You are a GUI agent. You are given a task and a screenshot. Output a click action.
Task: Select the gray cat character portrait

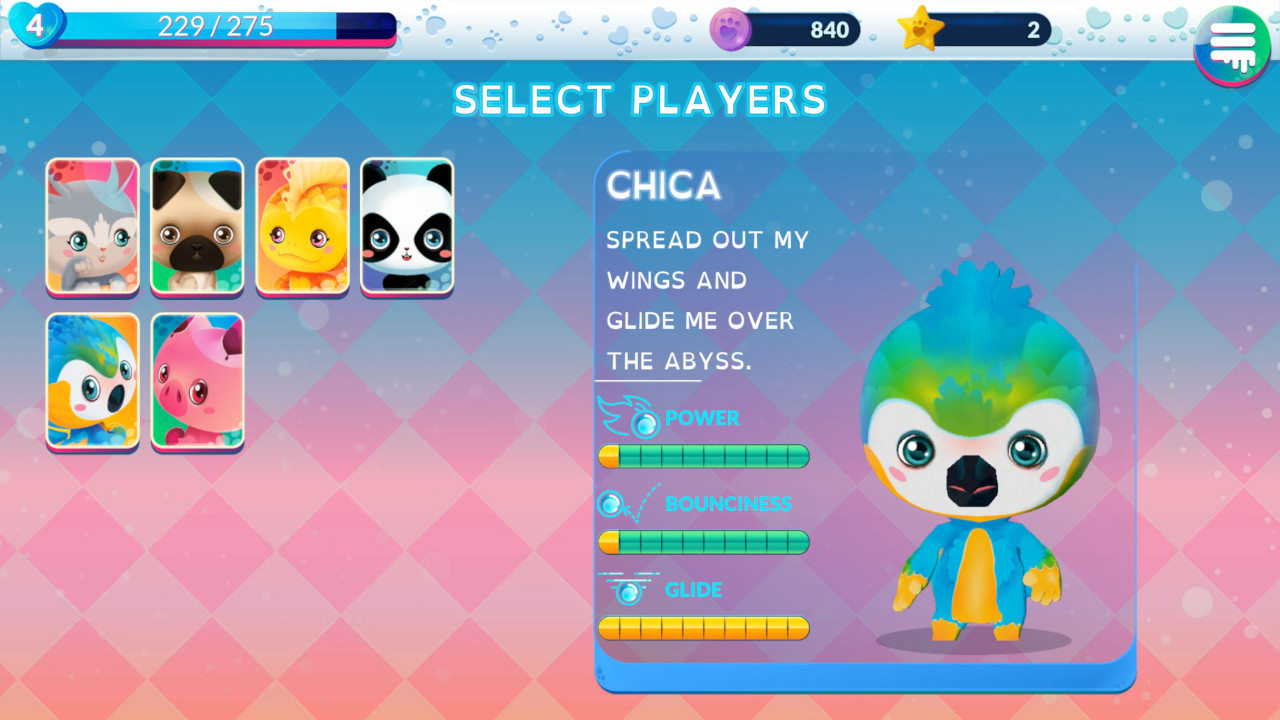tap(91, 226)
